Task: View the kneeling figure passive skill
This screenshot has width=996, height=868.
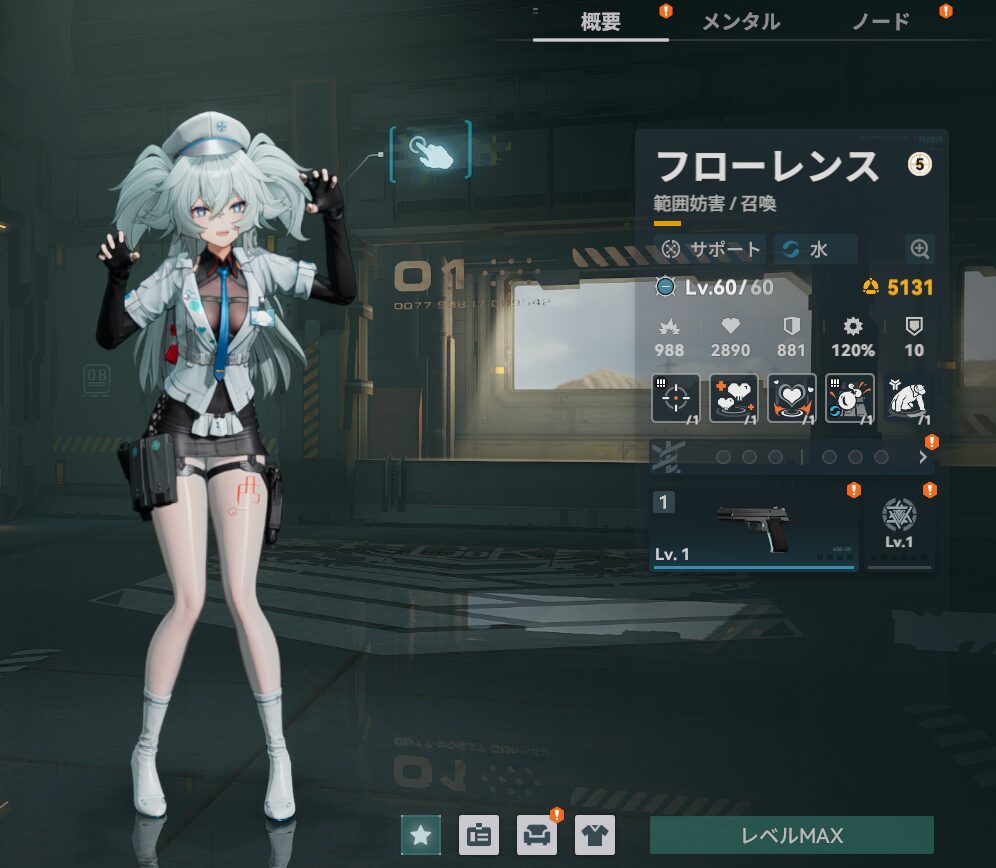Action: tap(908, 398)
